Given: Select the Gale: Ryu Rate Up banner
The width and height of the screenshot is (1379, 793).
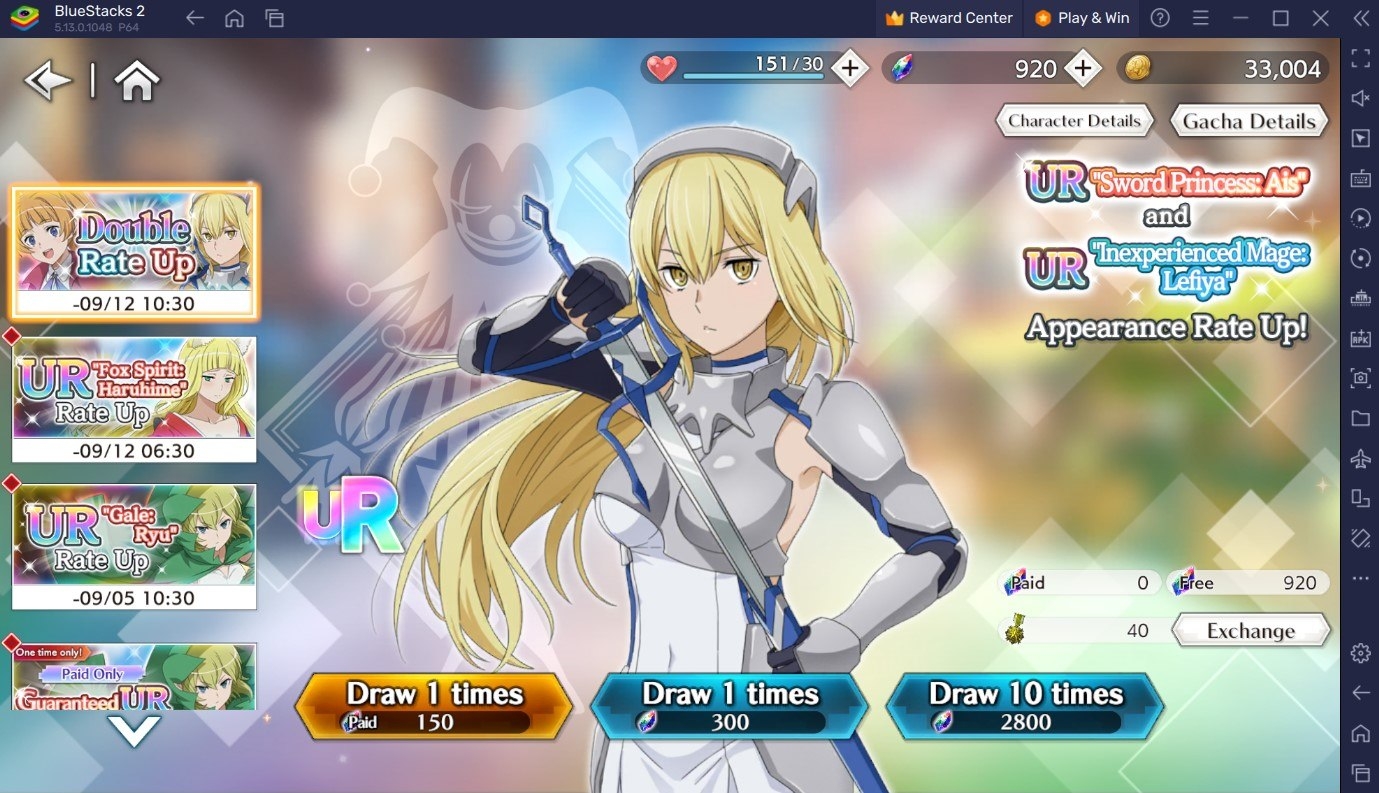Looking at the screenshot, I should point(134,545).
